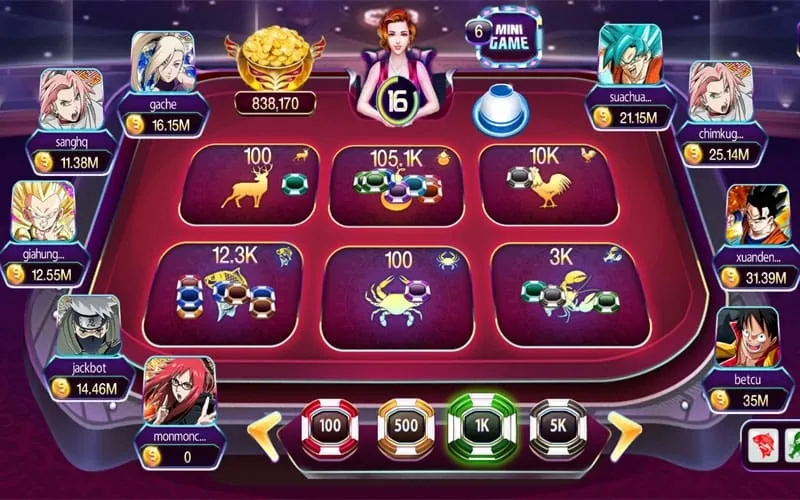This screenshot has width=800, height=500.
Task: Open the red fish history icon
Action: pos(760,442)
